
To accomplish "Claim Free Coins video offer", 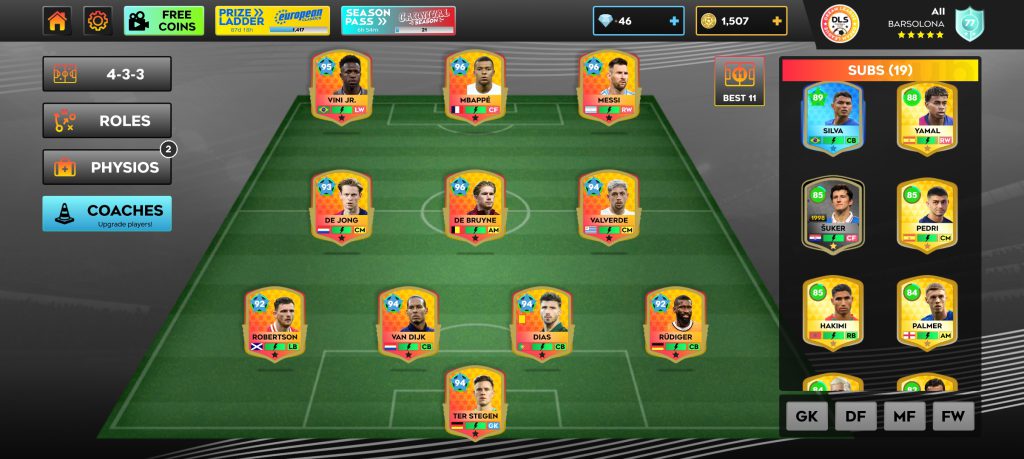I will (x=164, y=20).
